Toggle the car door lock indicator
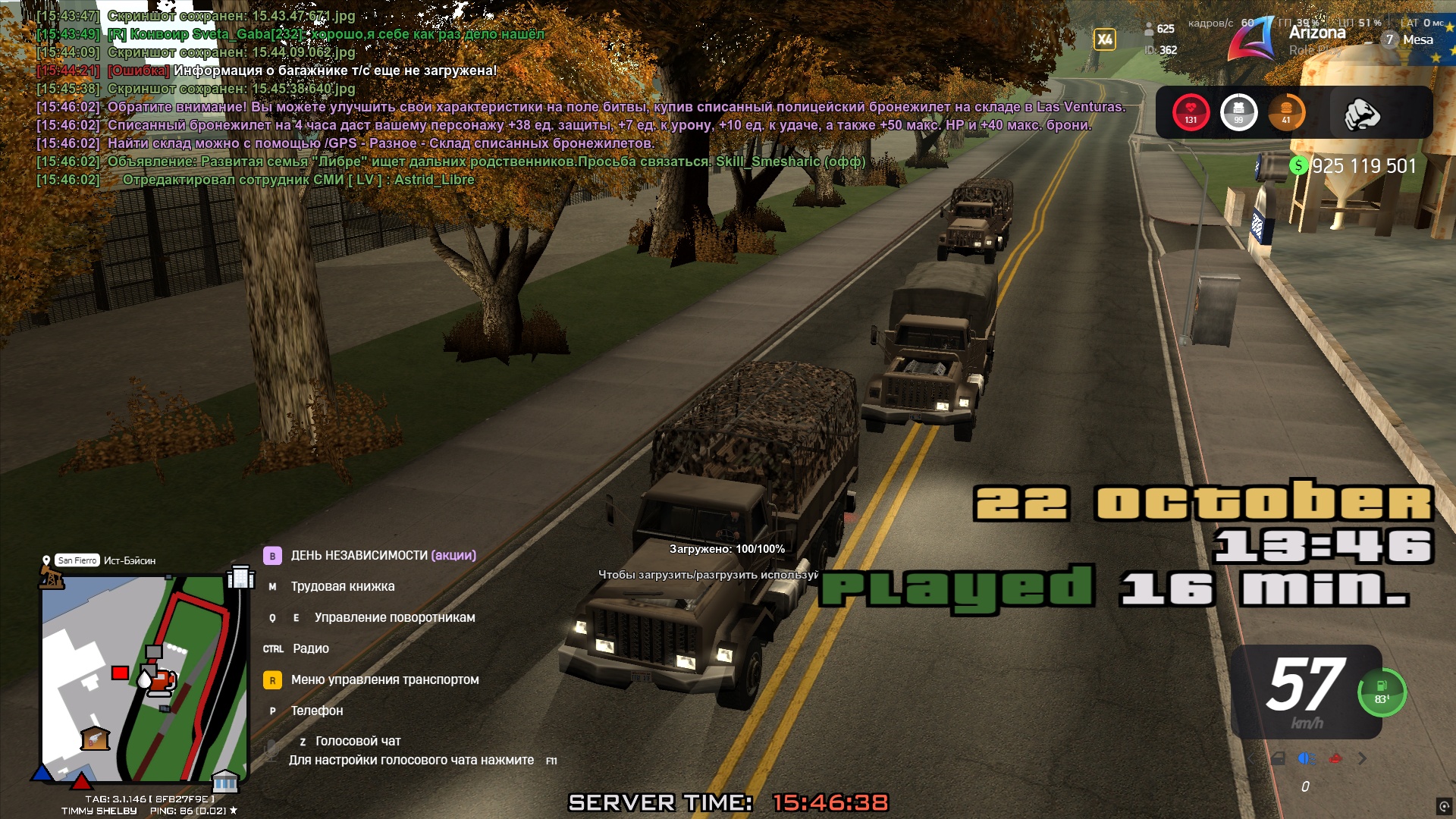Image resolution: width=1456 pixels, height=819 pixels. click(1278, 758)
